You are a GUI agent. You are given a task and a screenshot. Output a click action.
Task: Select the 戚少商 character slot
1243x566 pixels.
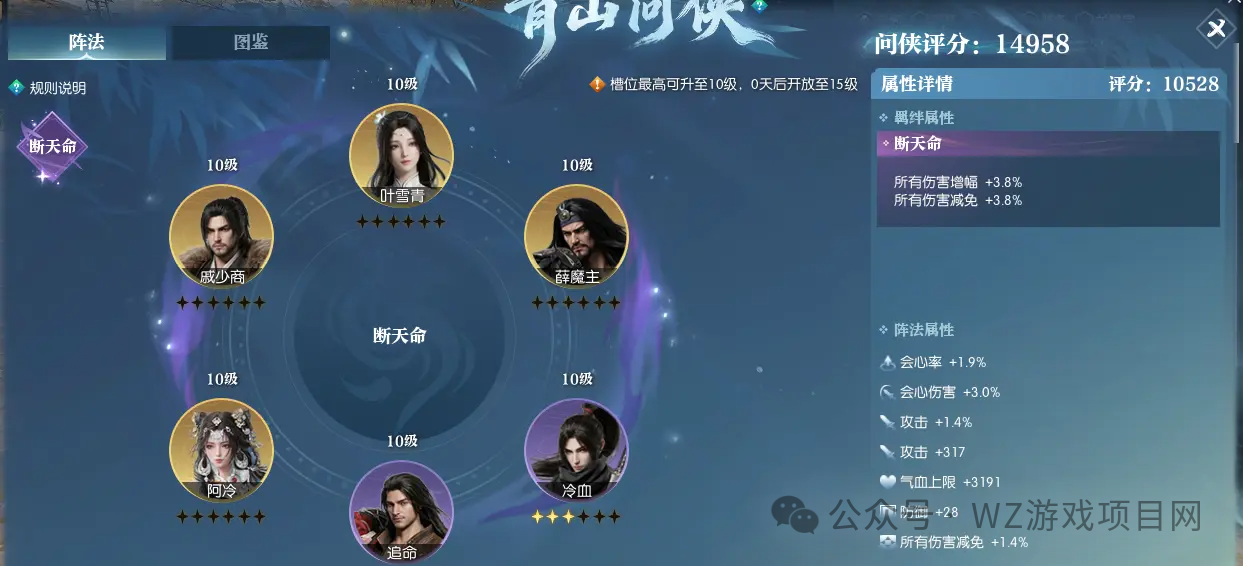221,236
